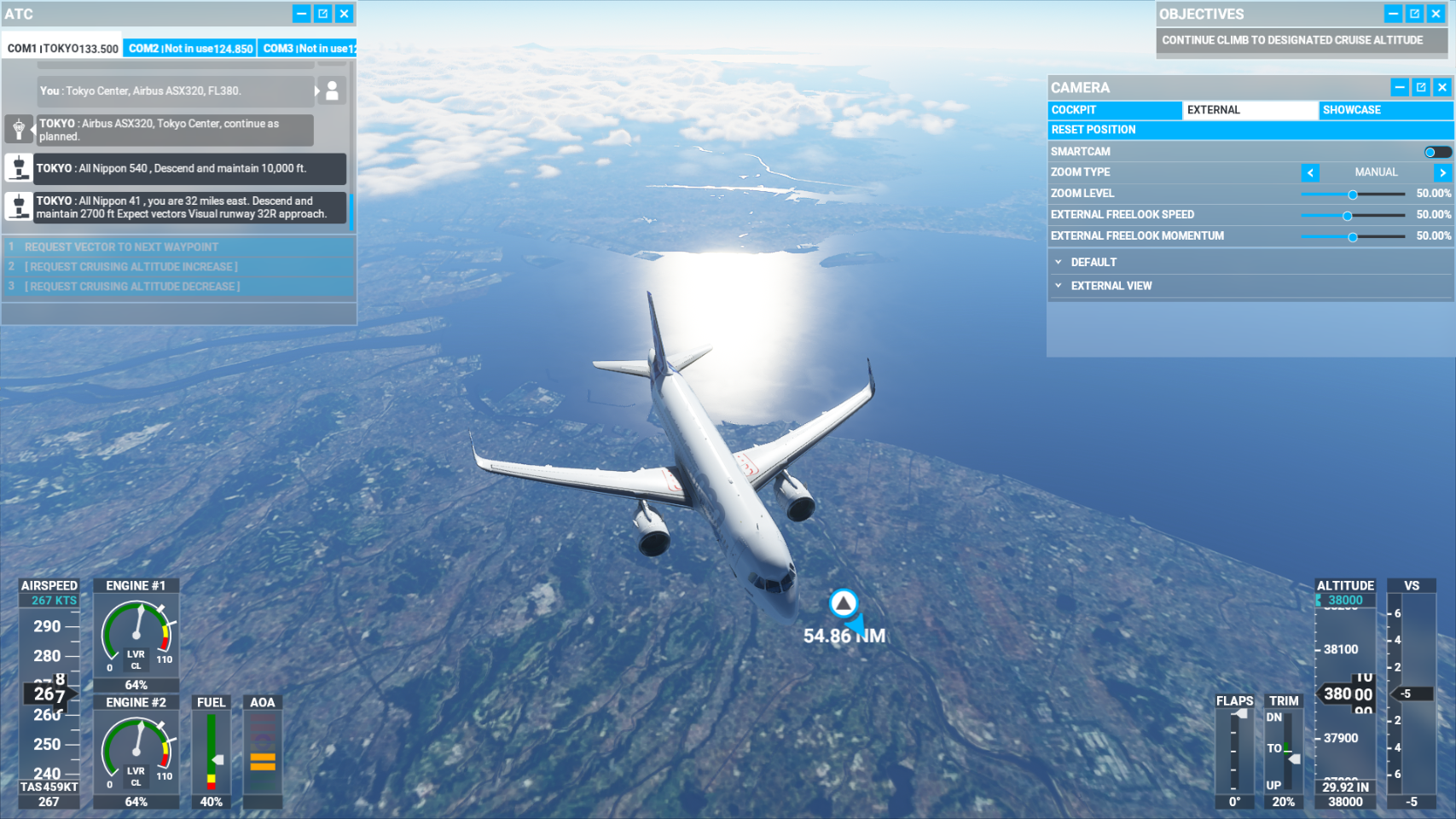The width and height of the screenshot is (1456, 819).
Task: Request cruising altitude increase
Action: tap(131, 266)
